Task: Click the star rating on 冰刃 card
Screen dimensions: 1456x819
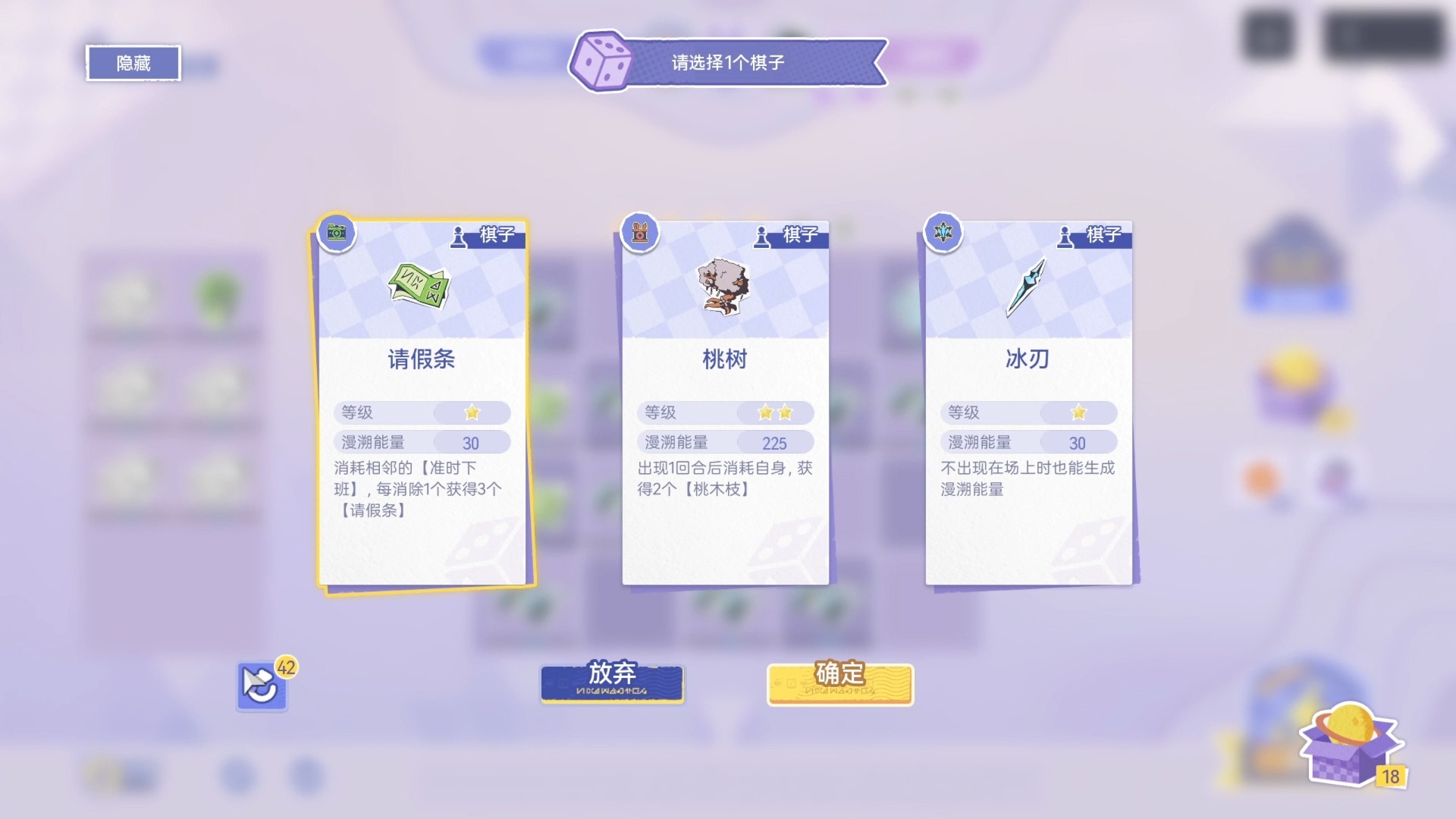Action: tap(1078, 413)
